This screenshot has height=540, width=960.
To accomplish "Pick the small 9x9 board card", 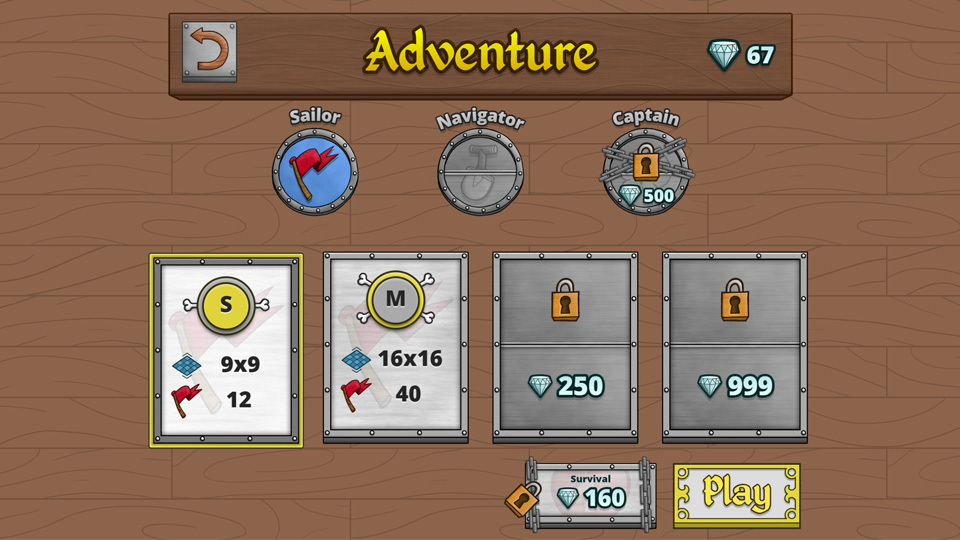I will point(226,350).
